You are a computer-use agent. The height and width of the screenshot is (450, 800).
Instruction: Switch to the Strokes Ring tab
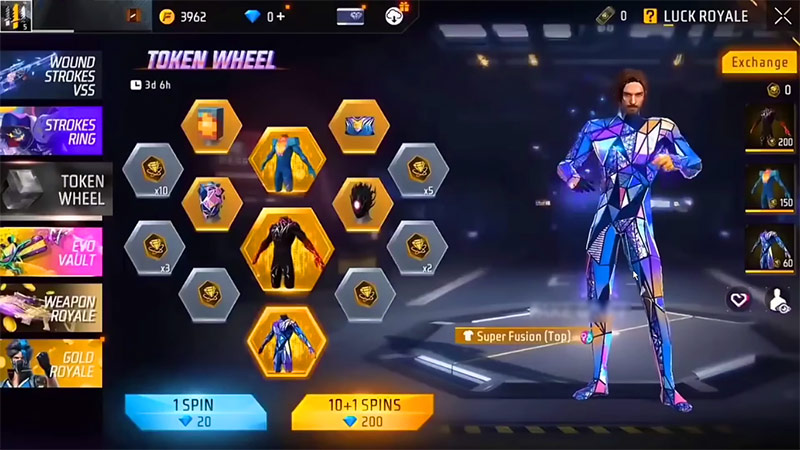pos(52,133)
